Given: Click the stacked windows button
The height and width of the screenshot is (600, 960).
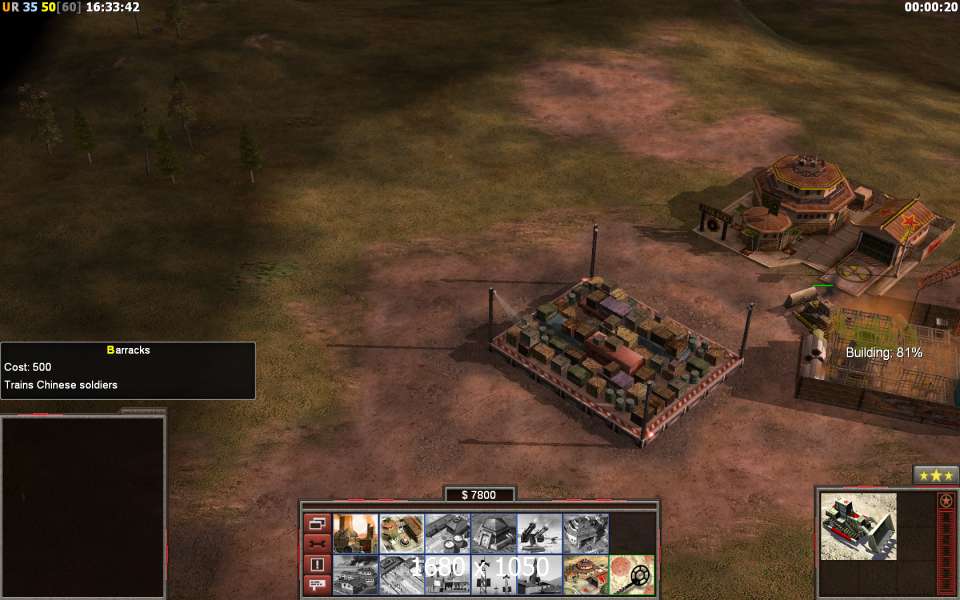Looking at the screenshot, I should (x=317, y=523).
